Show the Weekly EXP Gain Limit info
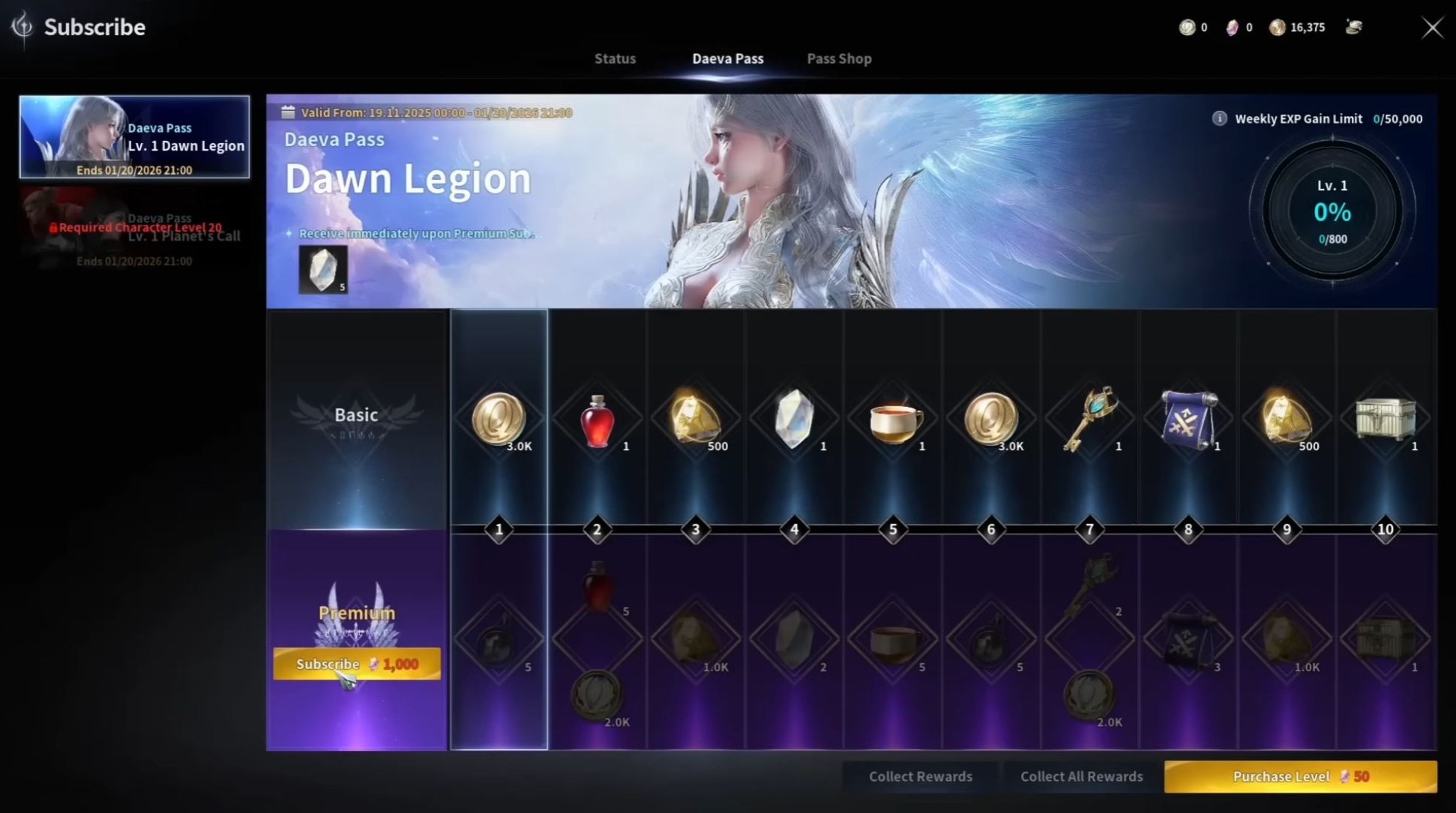 [x=1220, y=118]
